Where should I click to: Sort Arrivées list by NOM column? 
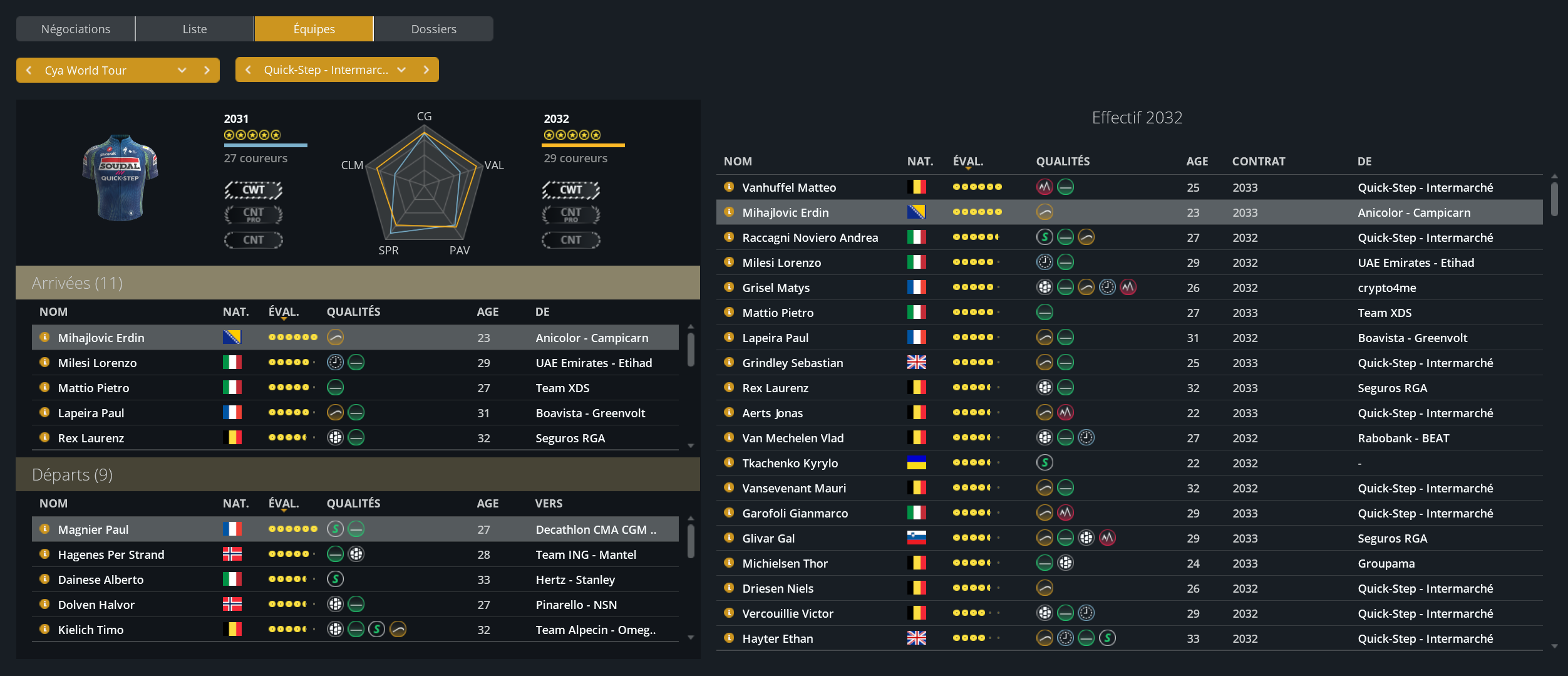coord(53,311)
